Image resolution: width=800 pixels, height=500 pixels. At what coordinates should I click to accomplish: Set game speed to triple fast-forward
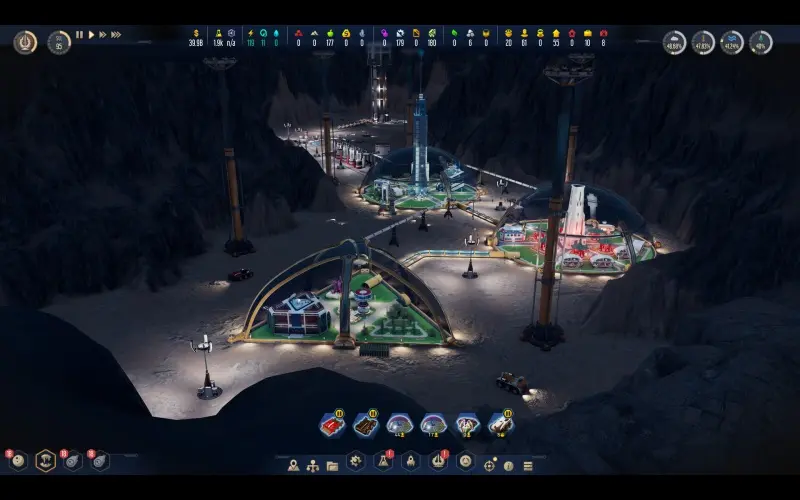click(x=116, y=35)
